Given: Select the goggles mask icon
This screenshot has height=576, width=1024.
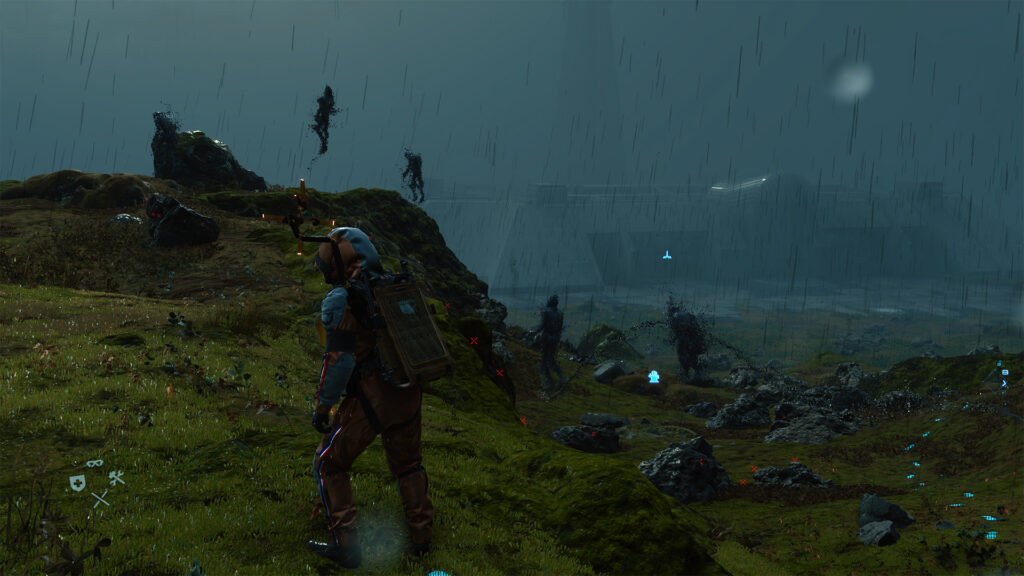Looking at the screenshot, I should point(94,464).
